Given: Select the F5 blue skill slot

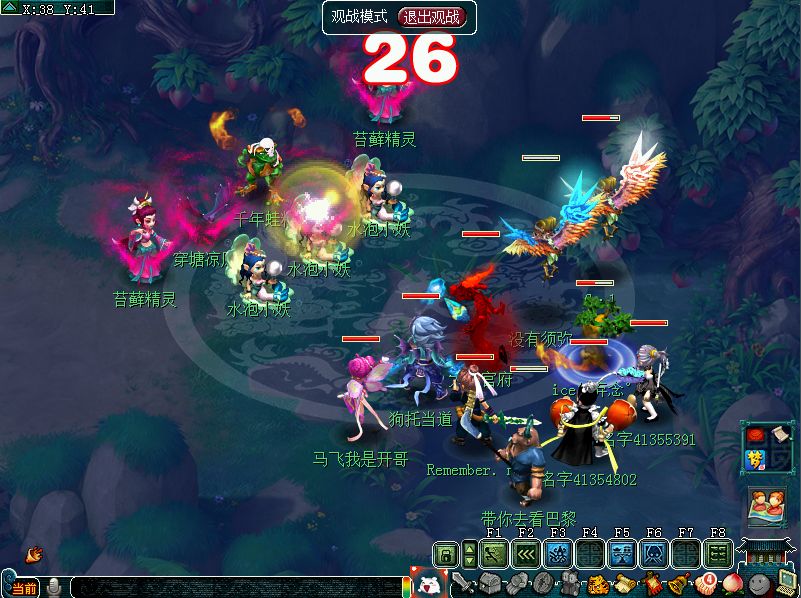Looking at the screenshot, I should pos(622,554).
